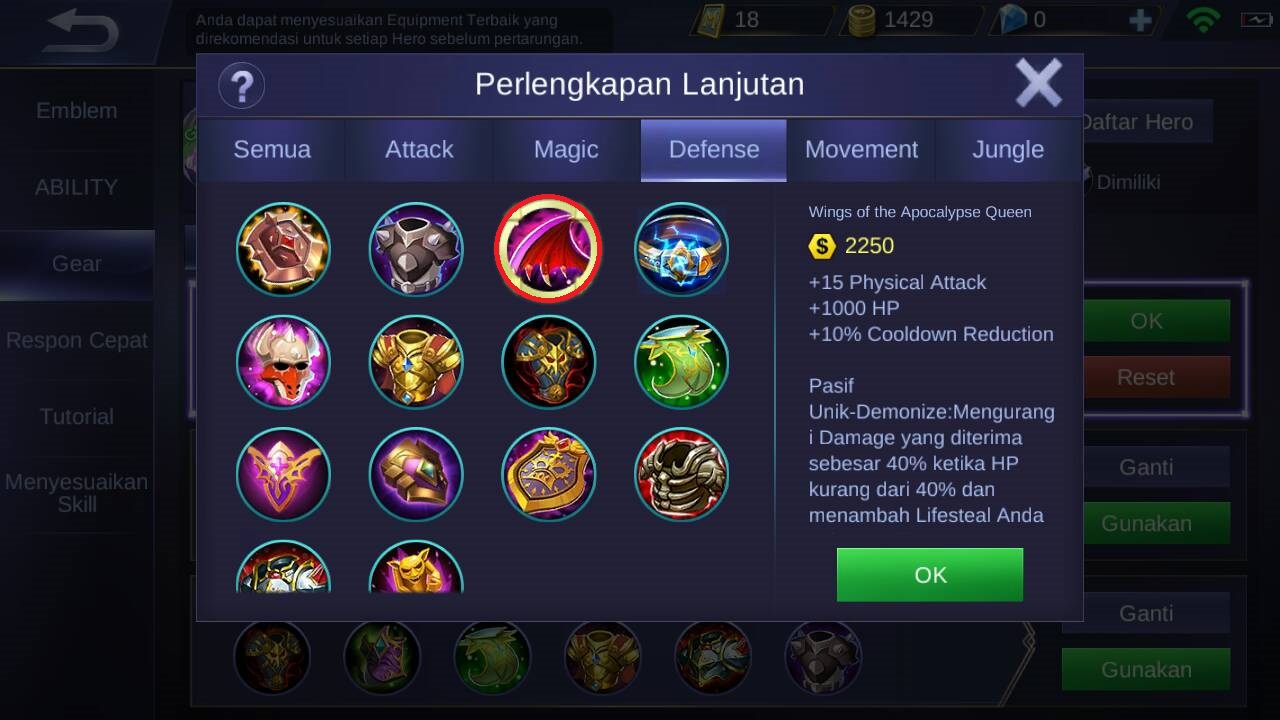This screenshot has height=720, width=1280.
Task: Open the Jungle equipment tab
Action: click(1008, 150)
